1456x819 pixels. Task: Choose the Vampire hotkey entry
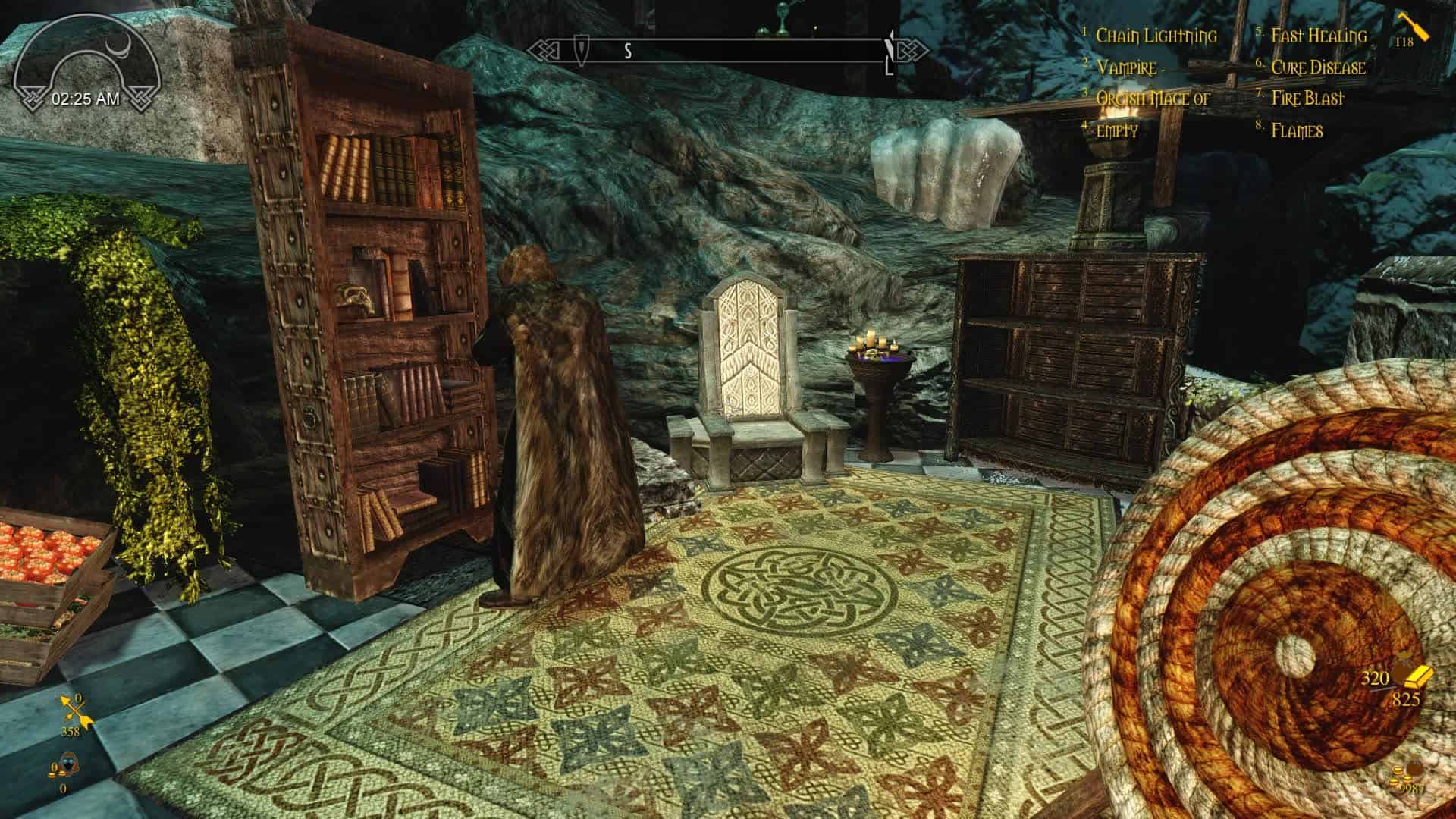tap(1125, 67)
